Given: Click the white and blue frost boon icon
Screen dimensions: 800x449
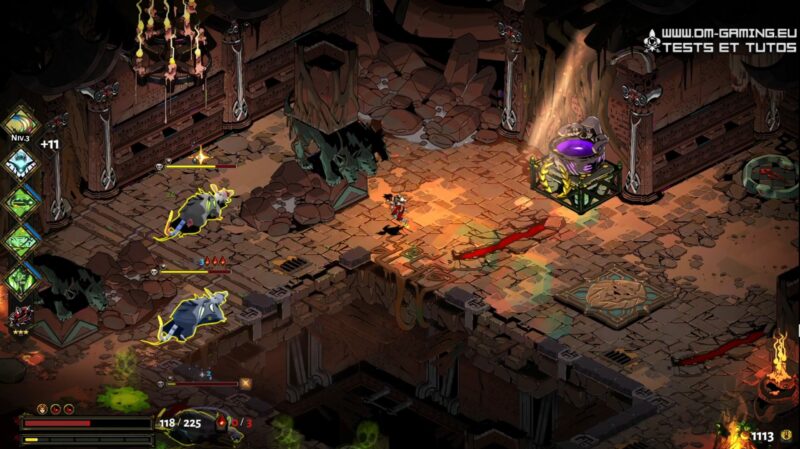Looking at the screenshot, I should [19, 162].
